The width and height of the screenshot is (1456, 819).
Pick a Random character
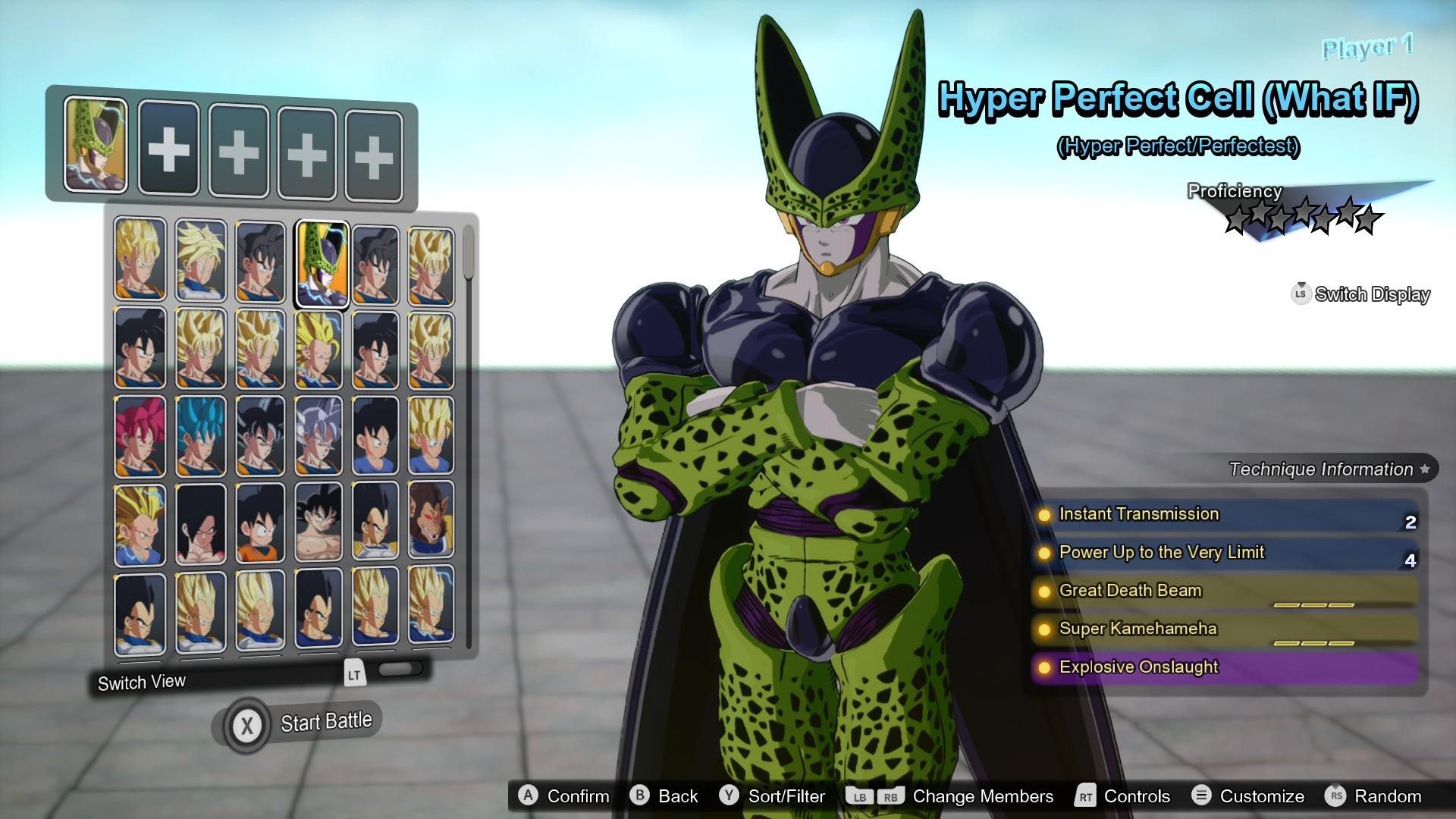tap(1373, 796)
